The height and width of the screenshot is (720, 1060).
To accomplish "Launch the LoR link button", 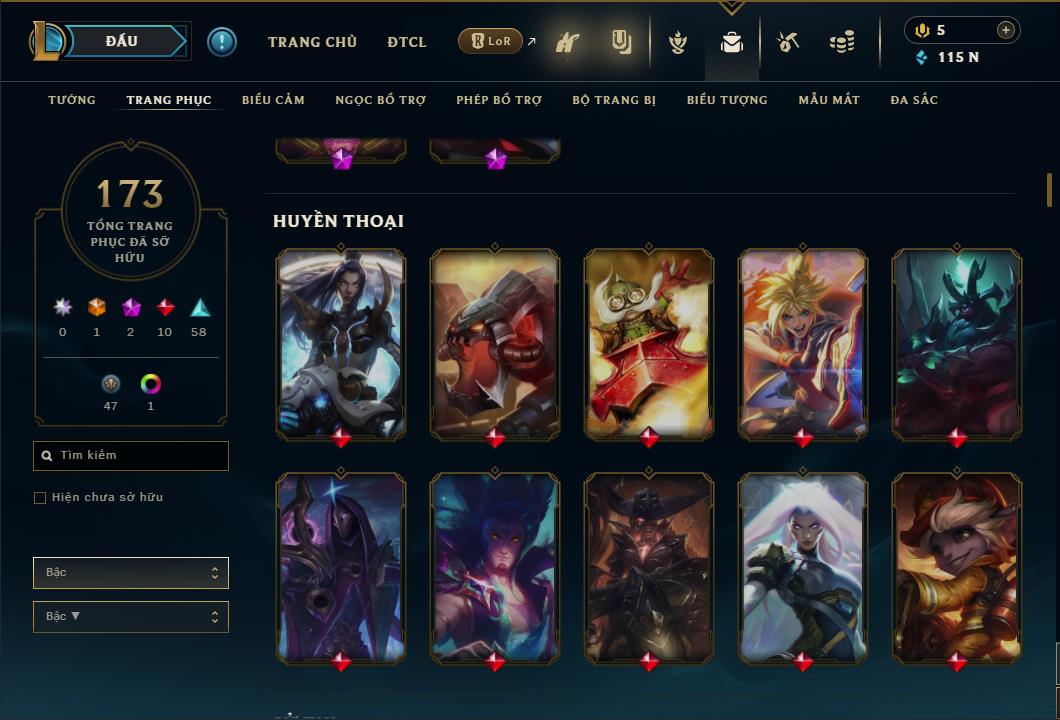I will pyautogui.click(x=490, y=41).
